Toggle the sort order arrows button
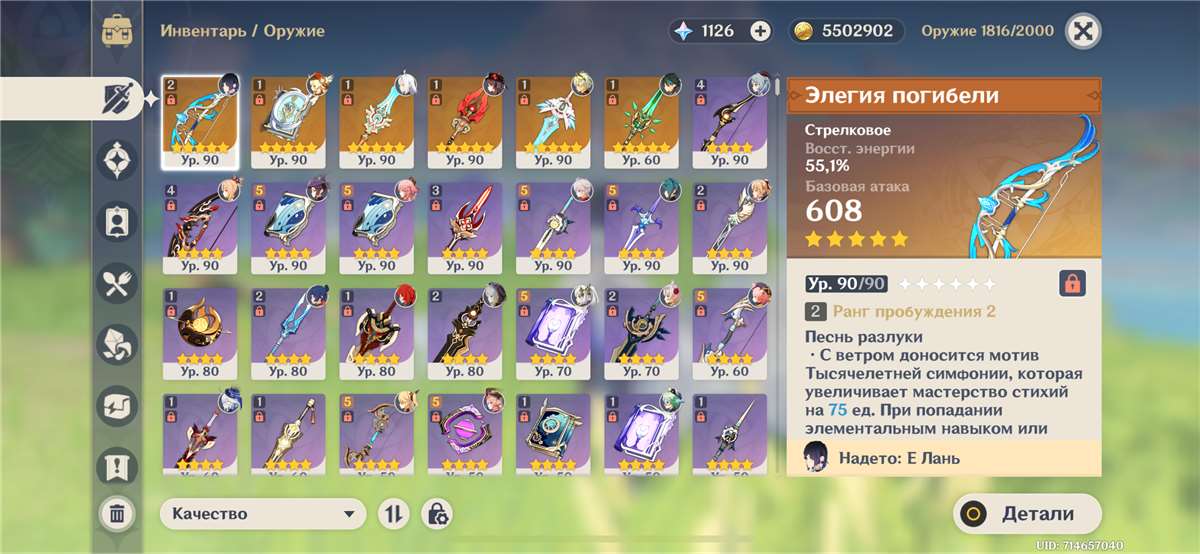Viewport: 1200px width, 554px height. [x=395, y=514]
